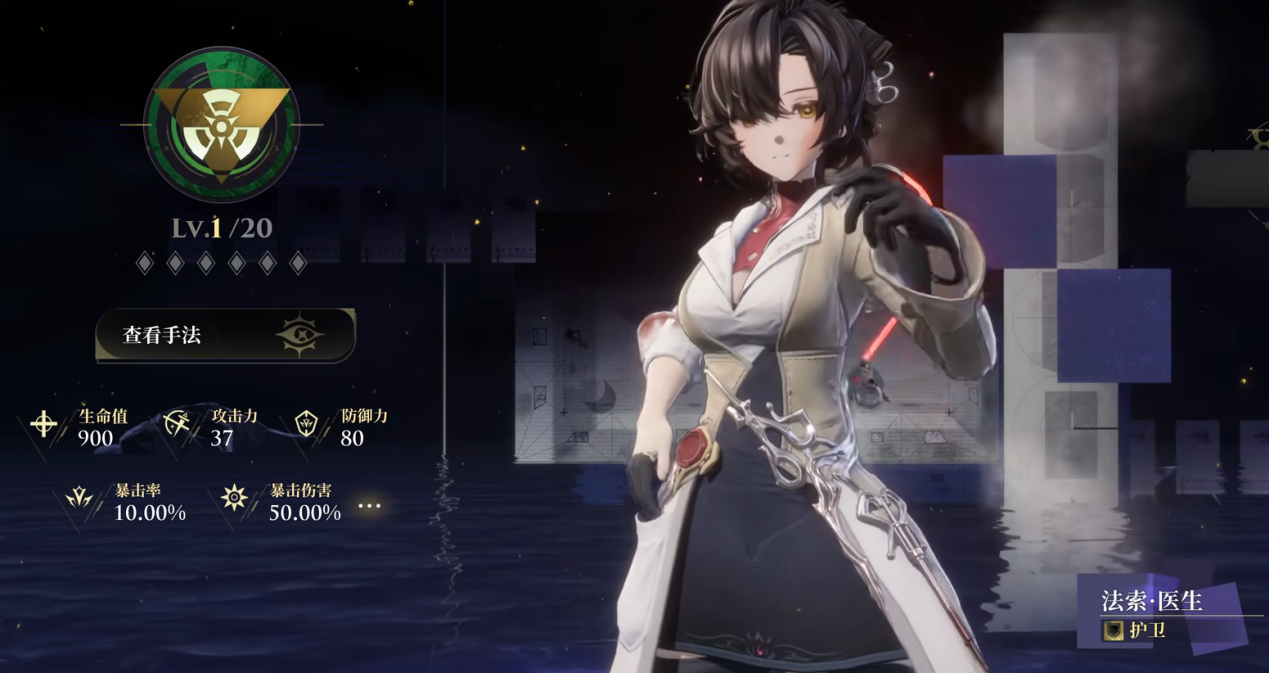Expand more stats with the three-dot icon
1269x673 pixels.
370,506
